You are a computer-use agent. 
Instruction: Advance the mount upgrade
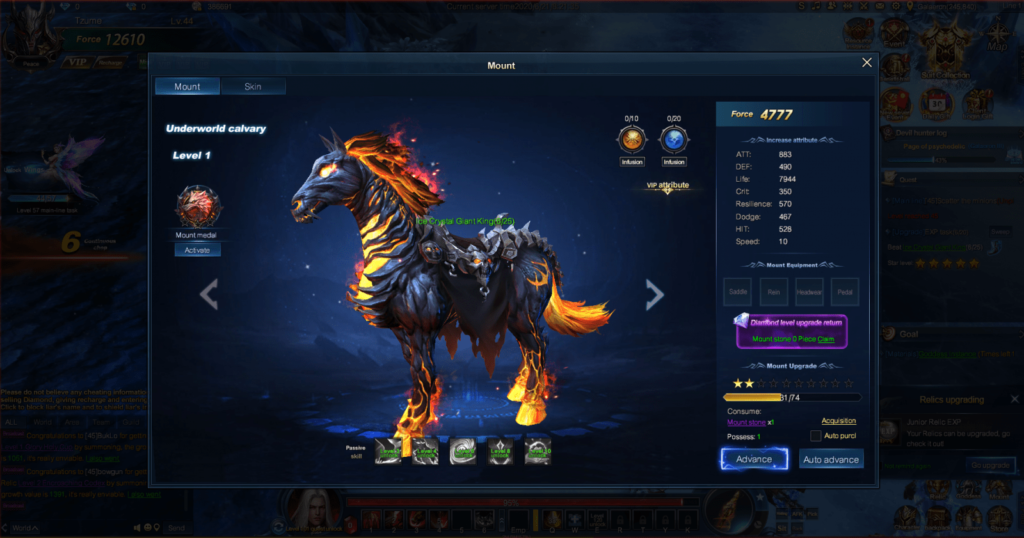coord(754,459)
